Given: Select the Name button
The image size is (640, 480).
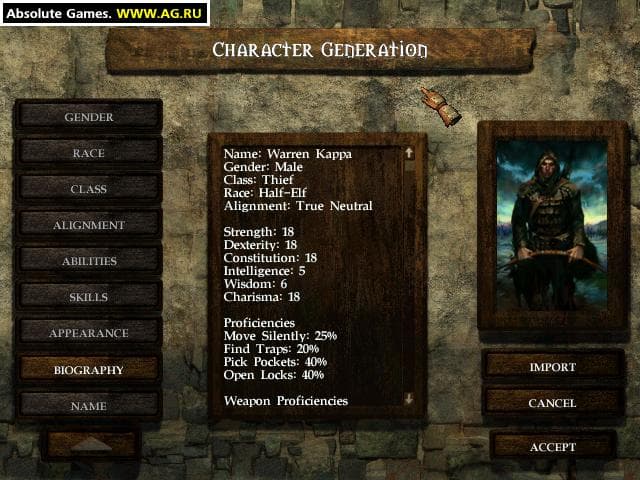Looking at the screenshot, I should 89,406.
